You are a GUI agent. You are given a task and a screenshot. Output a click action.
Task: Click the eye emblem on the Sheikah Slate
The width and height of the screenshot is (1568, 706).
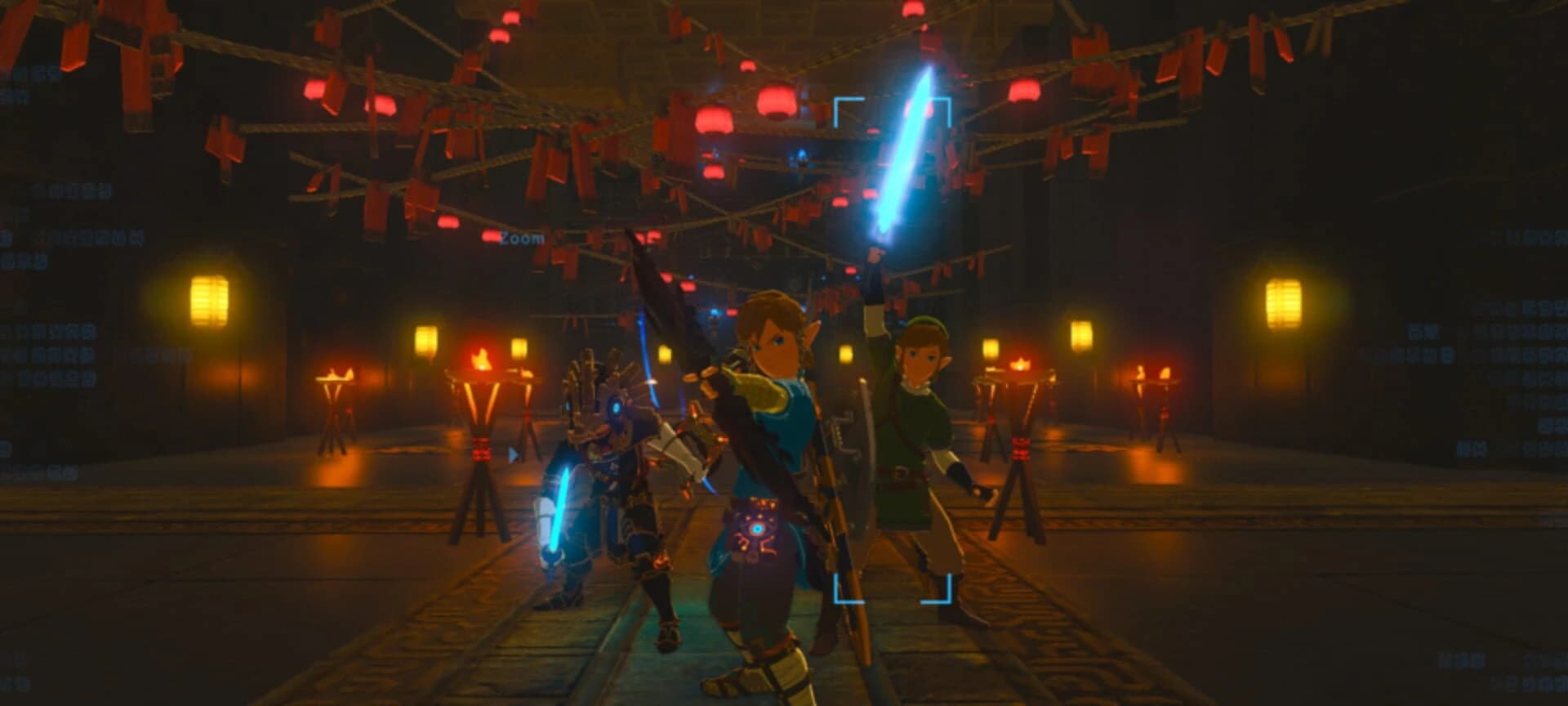(757, 529)
